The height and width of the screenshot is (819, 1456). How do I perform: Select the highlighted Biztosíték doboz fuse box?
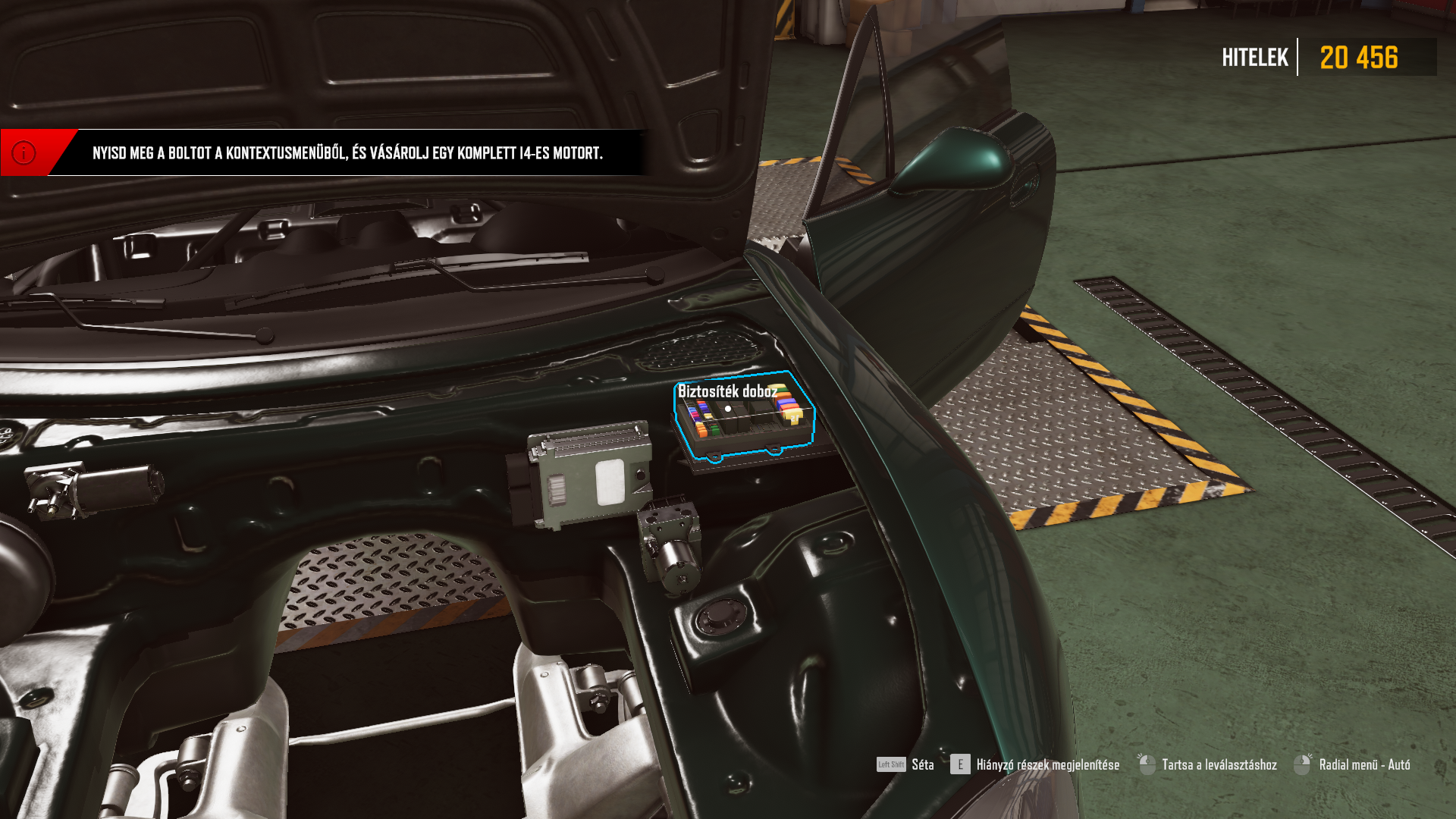point(743,419)
